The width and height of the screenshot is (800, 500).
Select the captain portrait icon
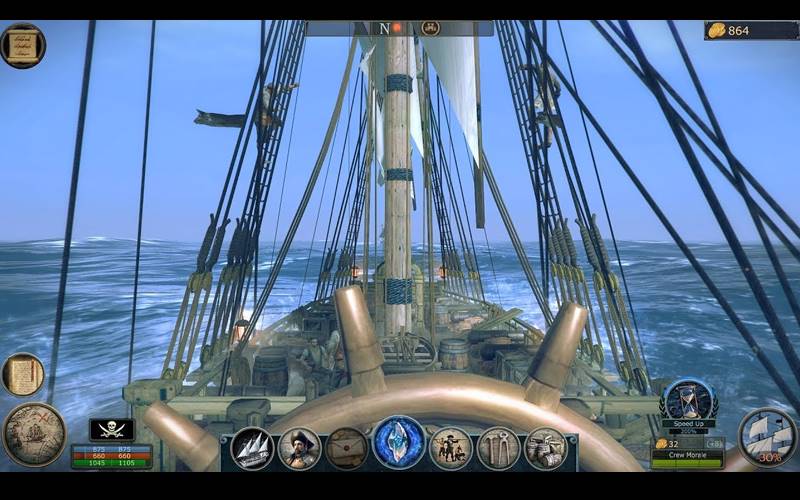coord(299,448)
